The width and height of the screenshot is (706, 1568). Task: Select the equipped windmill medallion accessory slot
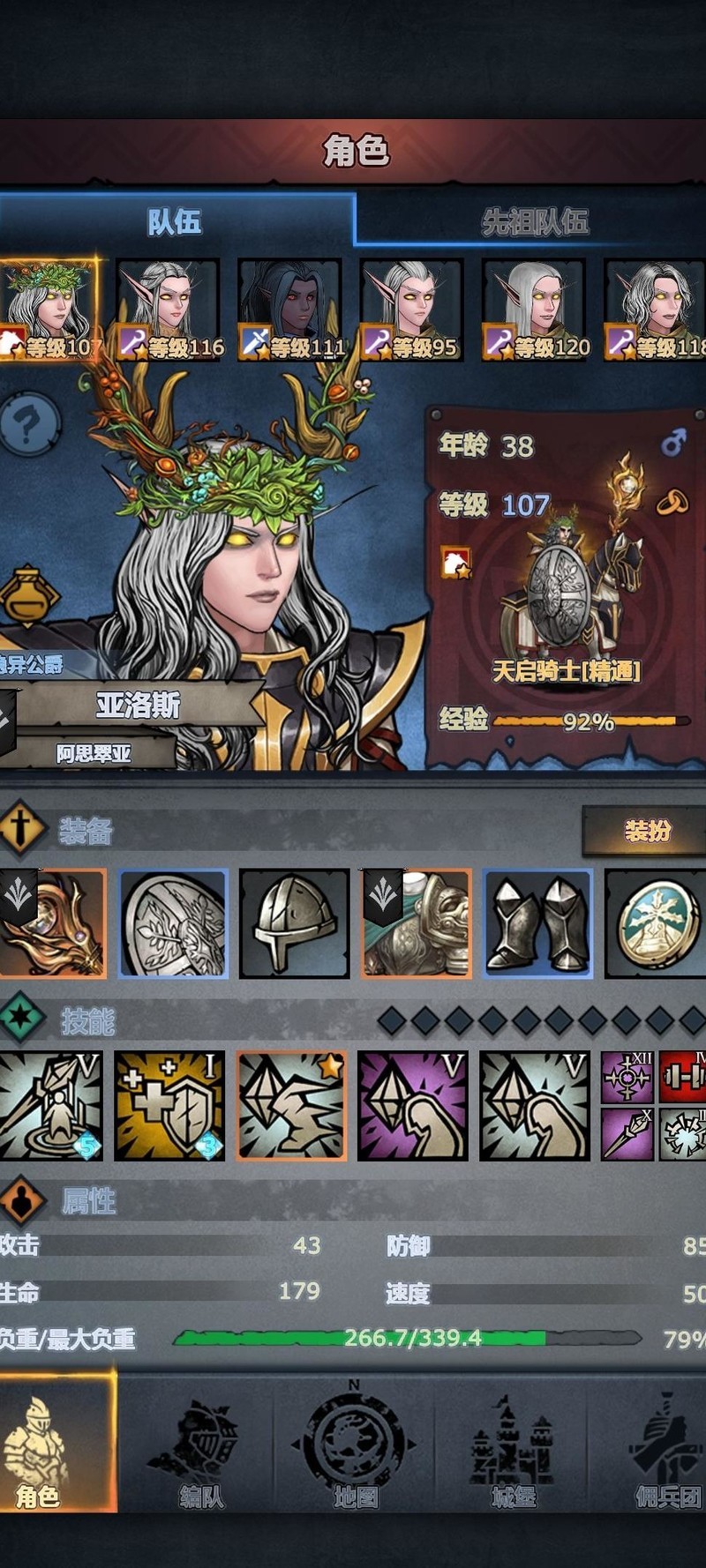(655, 923)
